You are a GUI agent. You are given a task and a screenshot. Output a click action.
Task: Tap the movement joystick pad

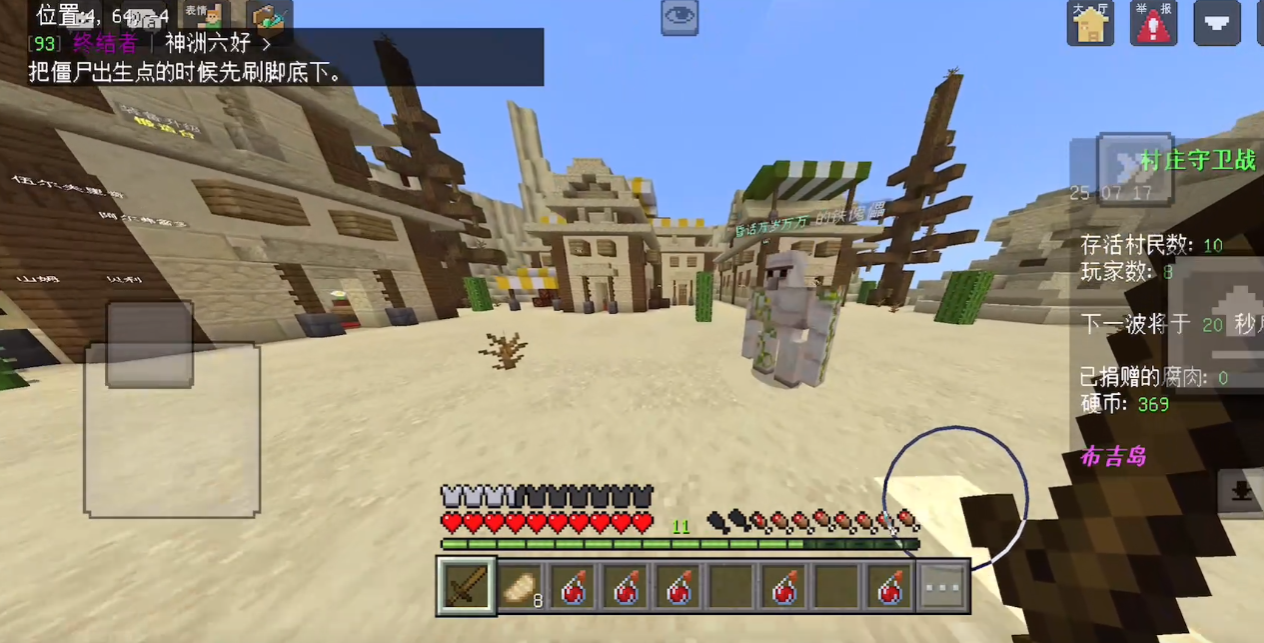(172, 430)
